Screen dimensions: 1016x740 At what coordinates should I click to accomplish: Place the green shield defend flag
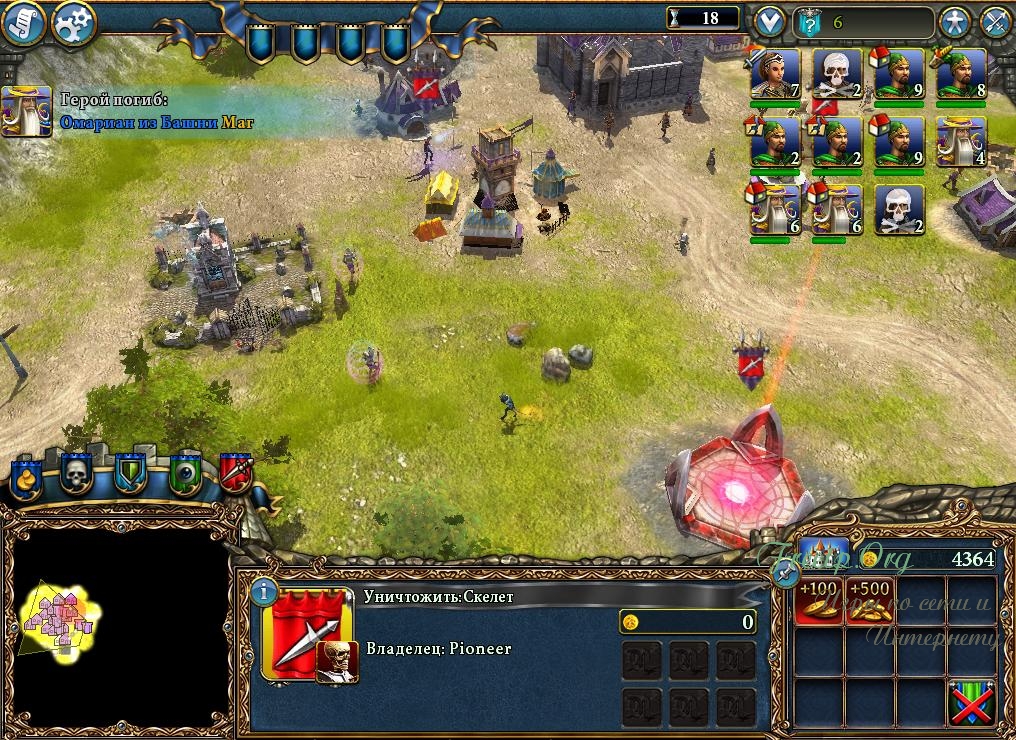(130, 474)
